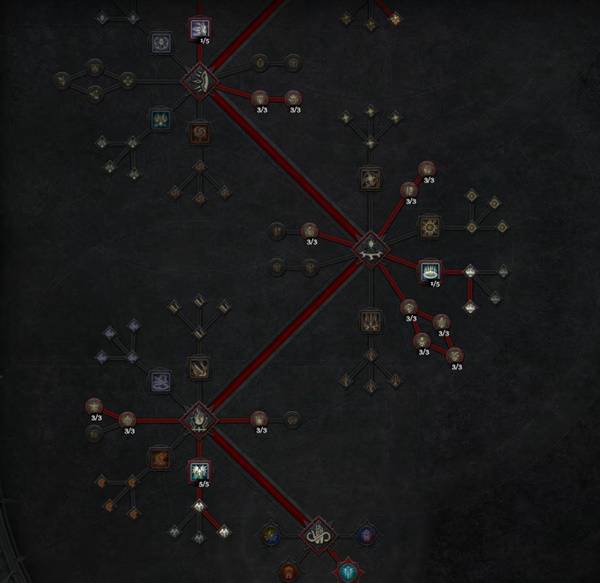Choose the orange swirl square skill node
The image size is (600, 583).
pos(199,131)
